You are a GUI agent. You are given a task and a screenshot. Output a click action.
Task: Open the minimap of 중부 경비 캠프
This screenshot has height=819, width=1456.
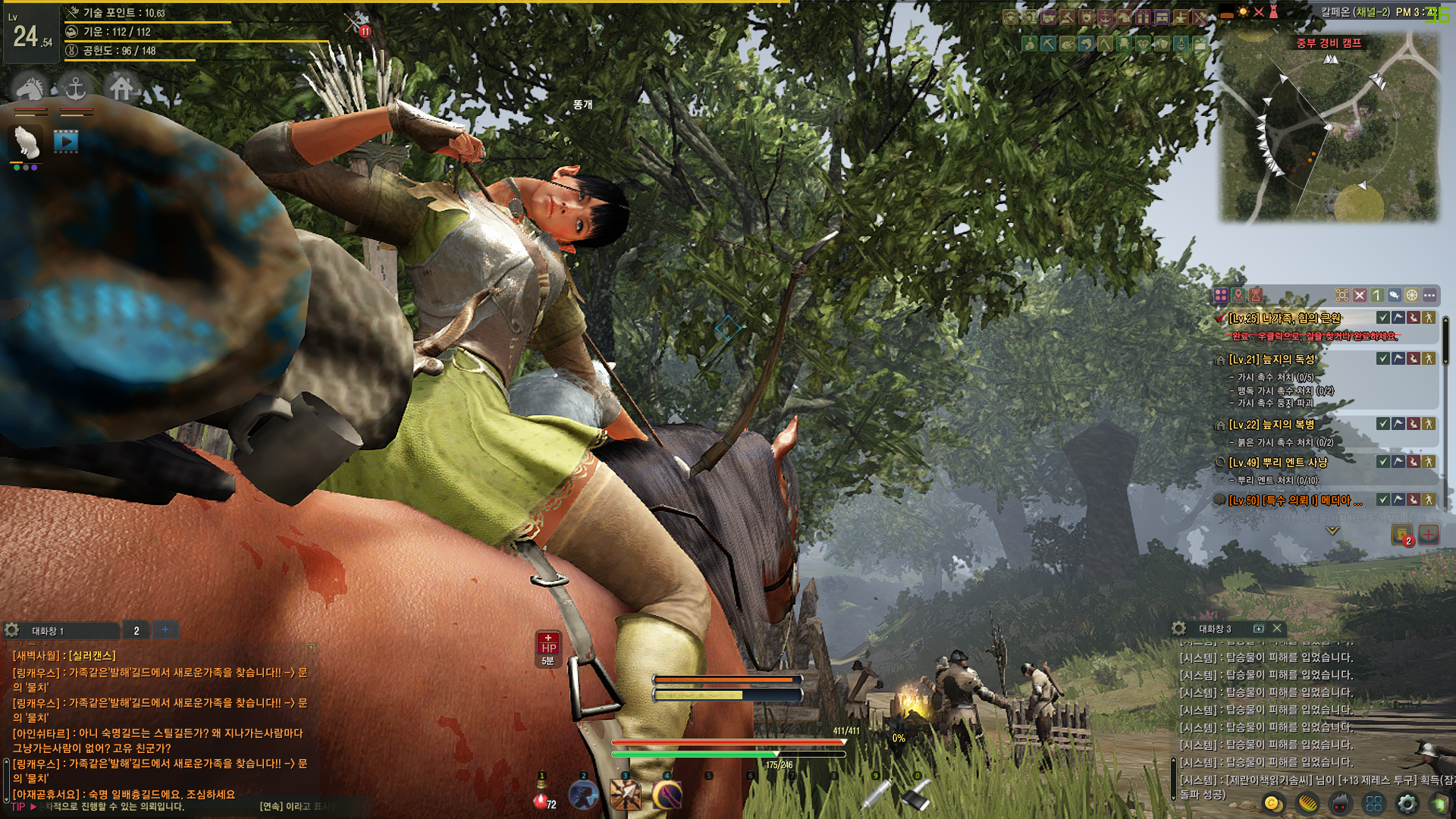click(x=1329, y=129)
